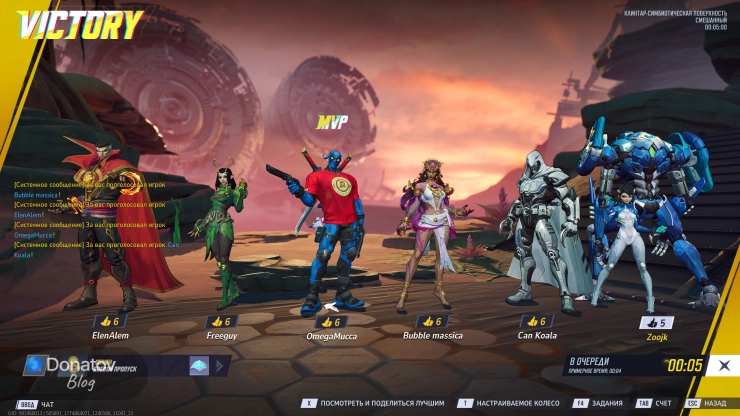Go back with the Назад button

[x=709, y=403]
